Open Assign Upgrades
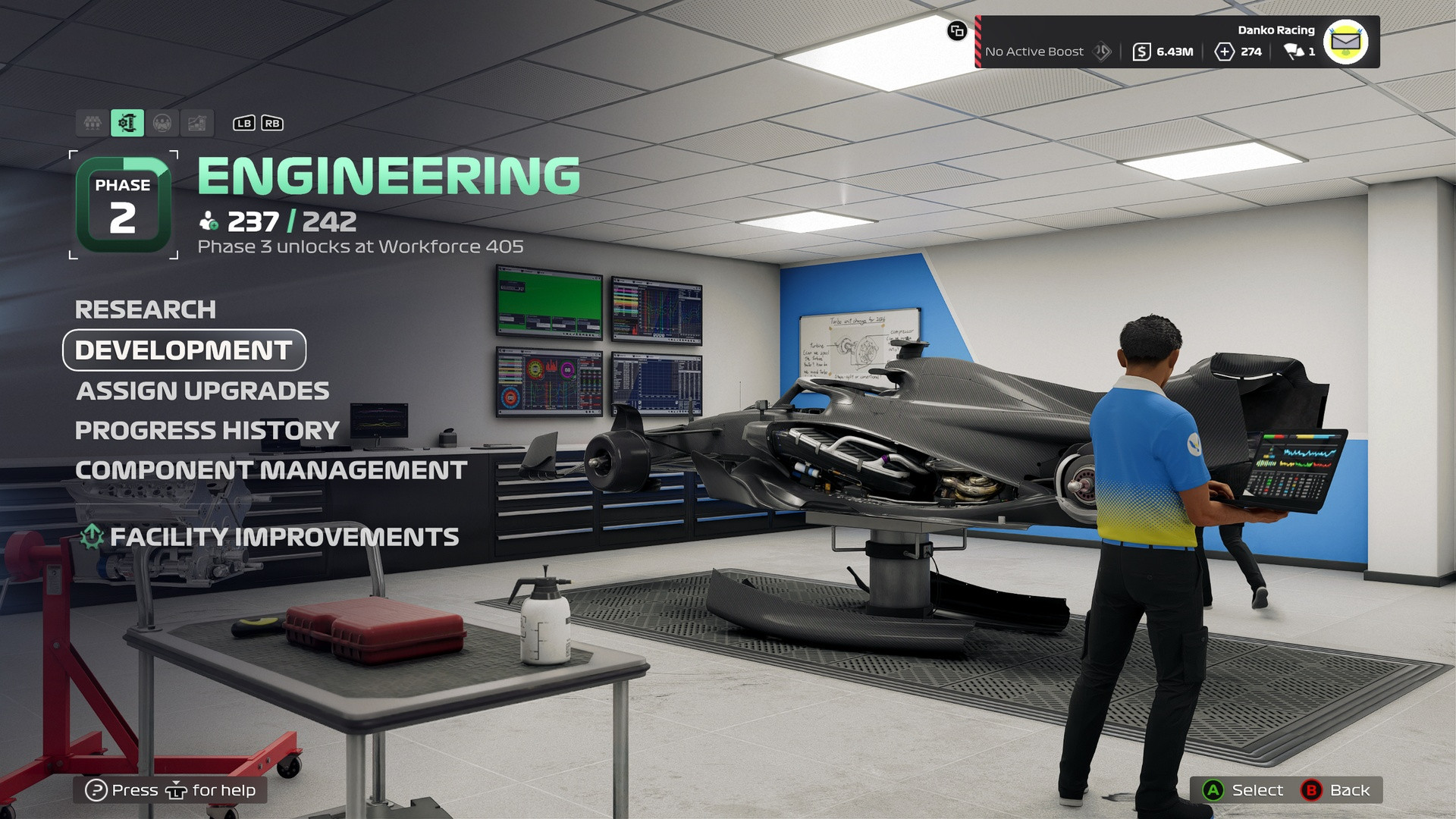Viewport: 1456px width, 819px height. point(202,391)
